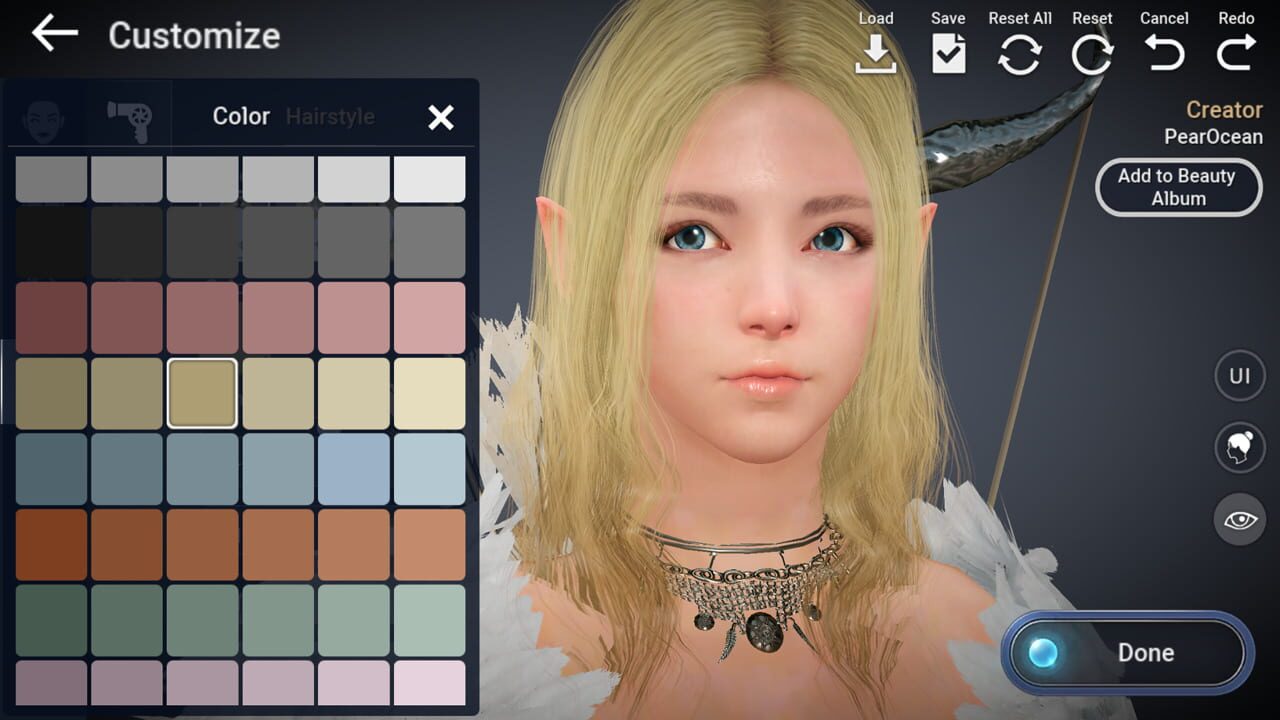Click the currently selected khaki swatch
Viewport: 1280px width, 720px height.
(x=203, y=392)
